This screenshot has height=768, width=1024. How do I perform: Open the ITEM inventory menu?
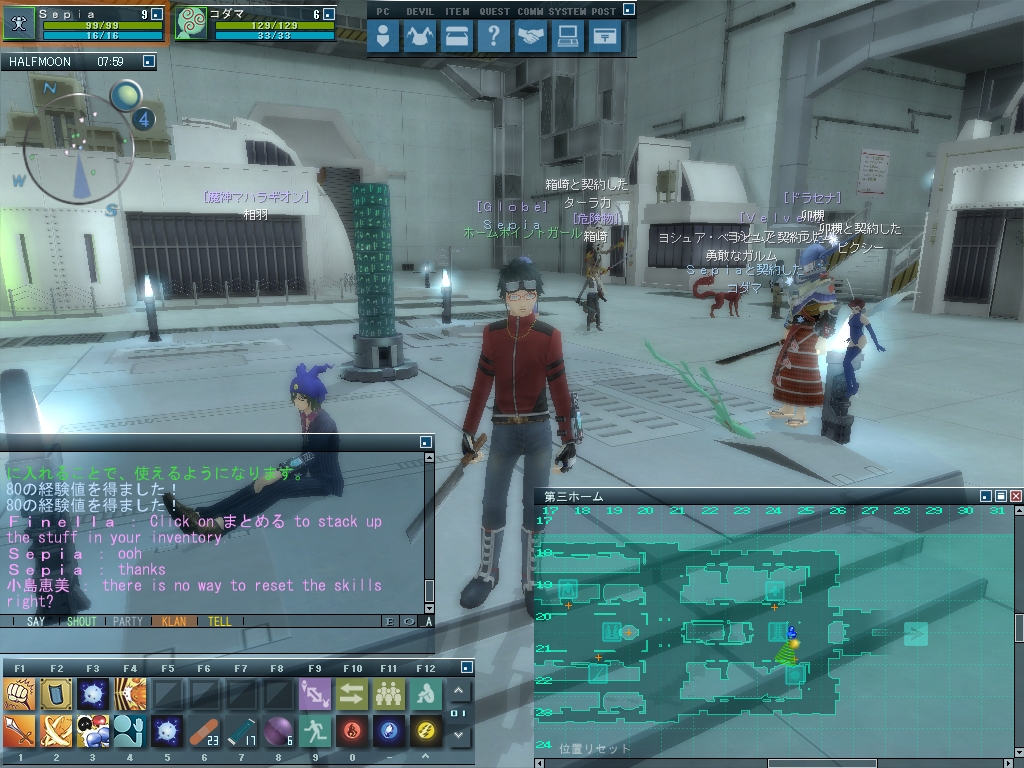pyautogui.click(x=457, y=37)
